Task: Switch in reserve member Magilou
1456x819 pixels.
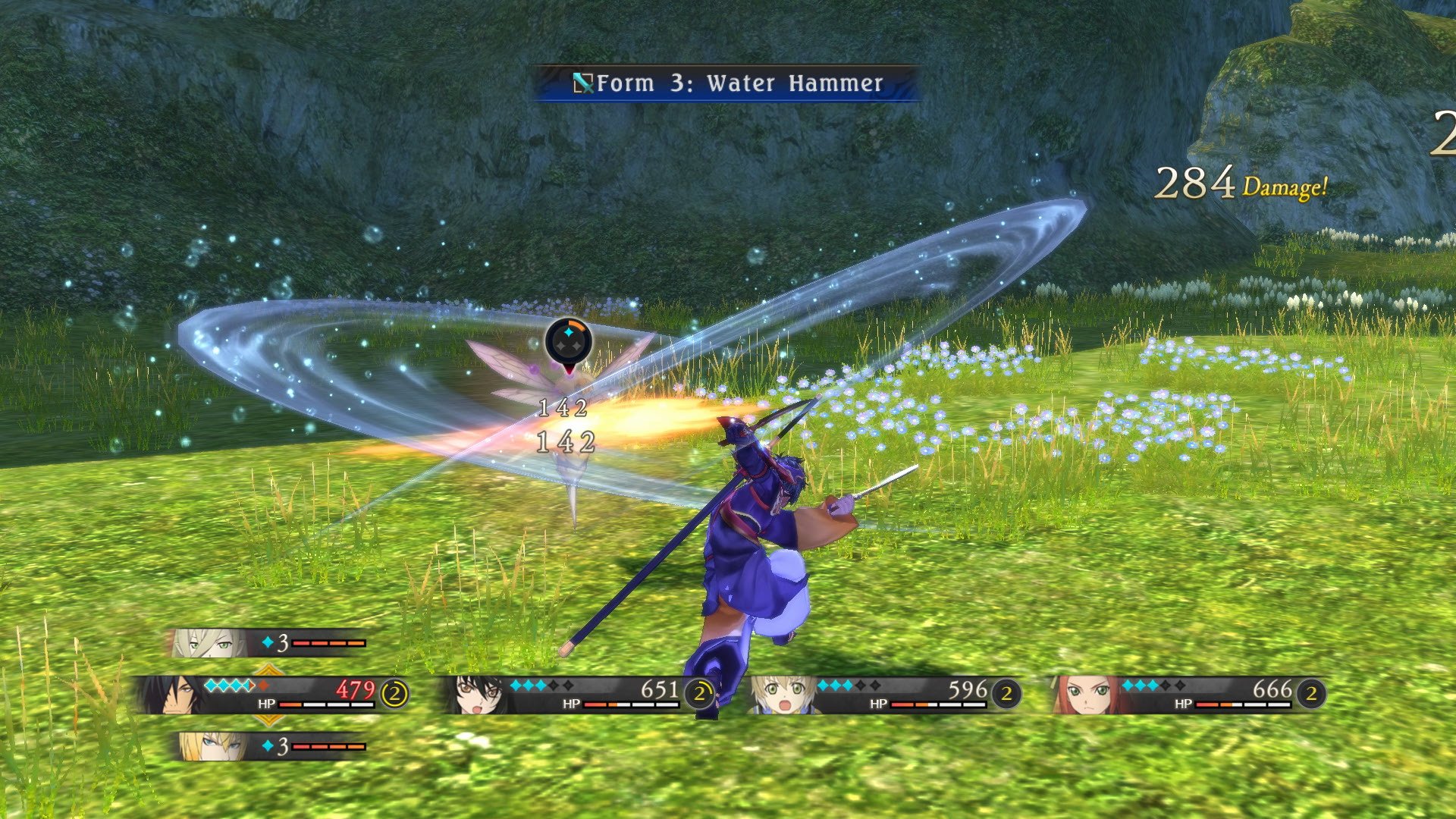Action: coord(206,643)
